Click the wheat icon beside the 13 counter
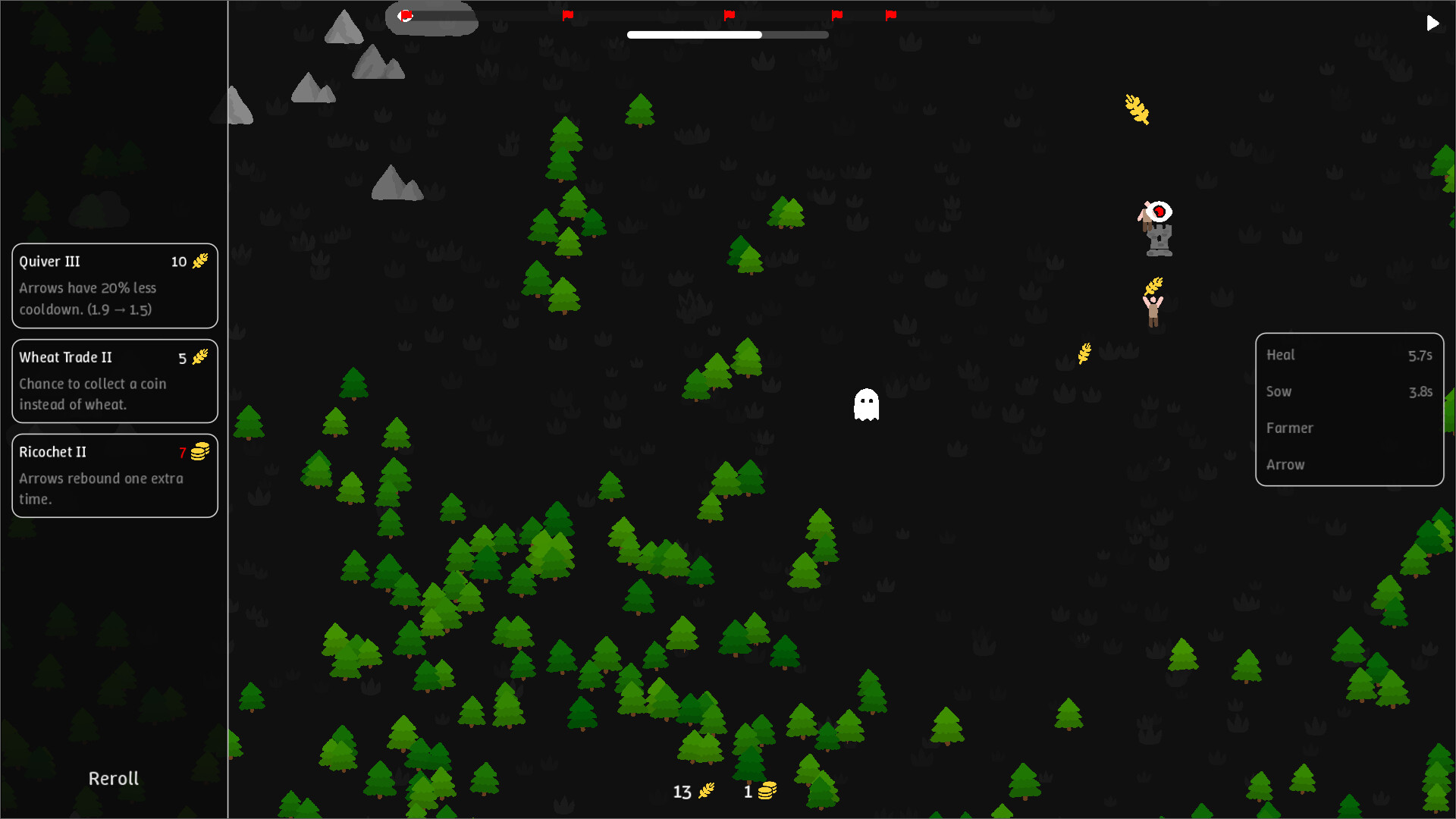Image resolution: width=1456 pixels, height=819 pixels. pos(706,790)
